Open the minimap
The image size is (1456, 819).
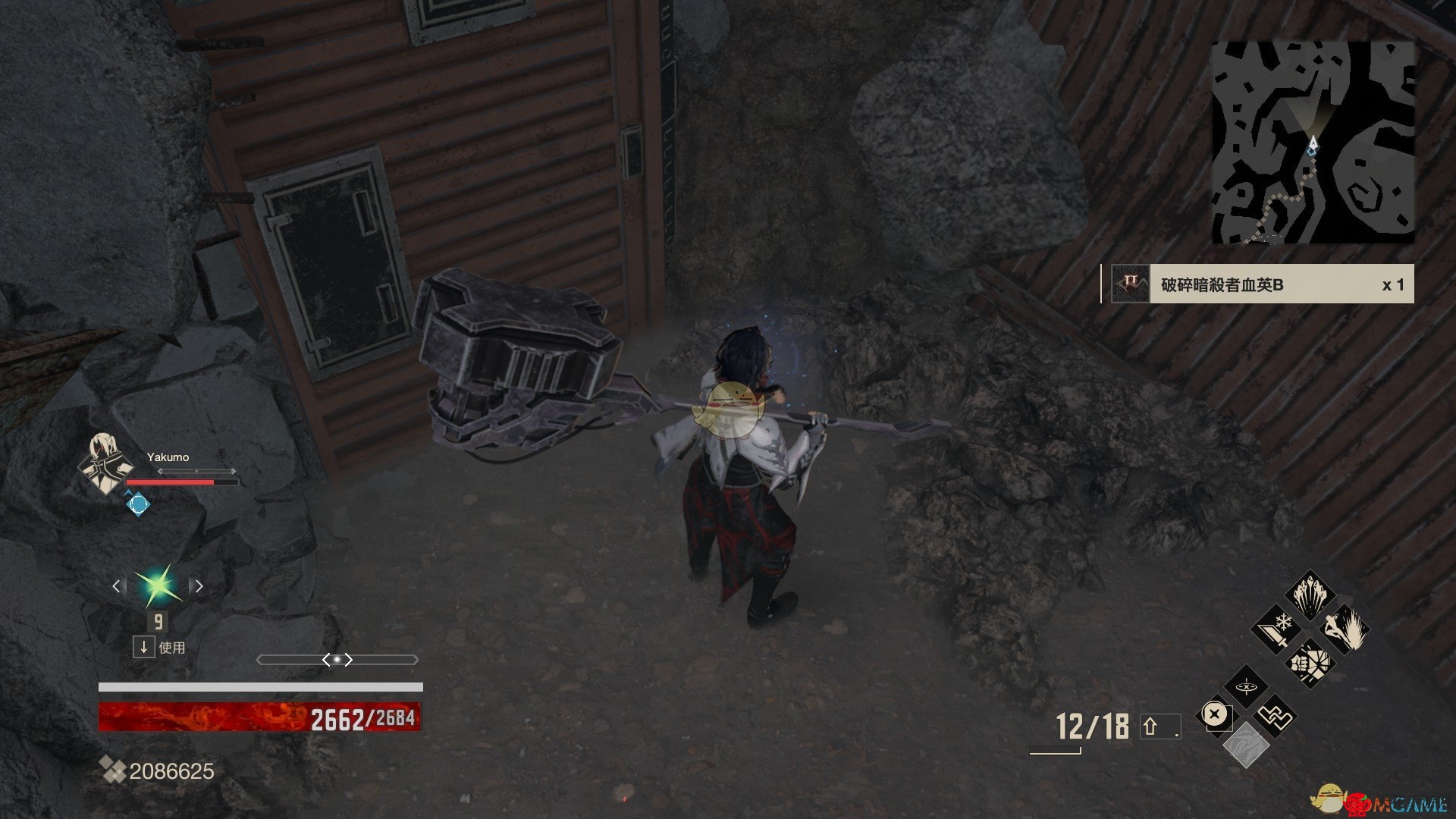coord(1313,143)
